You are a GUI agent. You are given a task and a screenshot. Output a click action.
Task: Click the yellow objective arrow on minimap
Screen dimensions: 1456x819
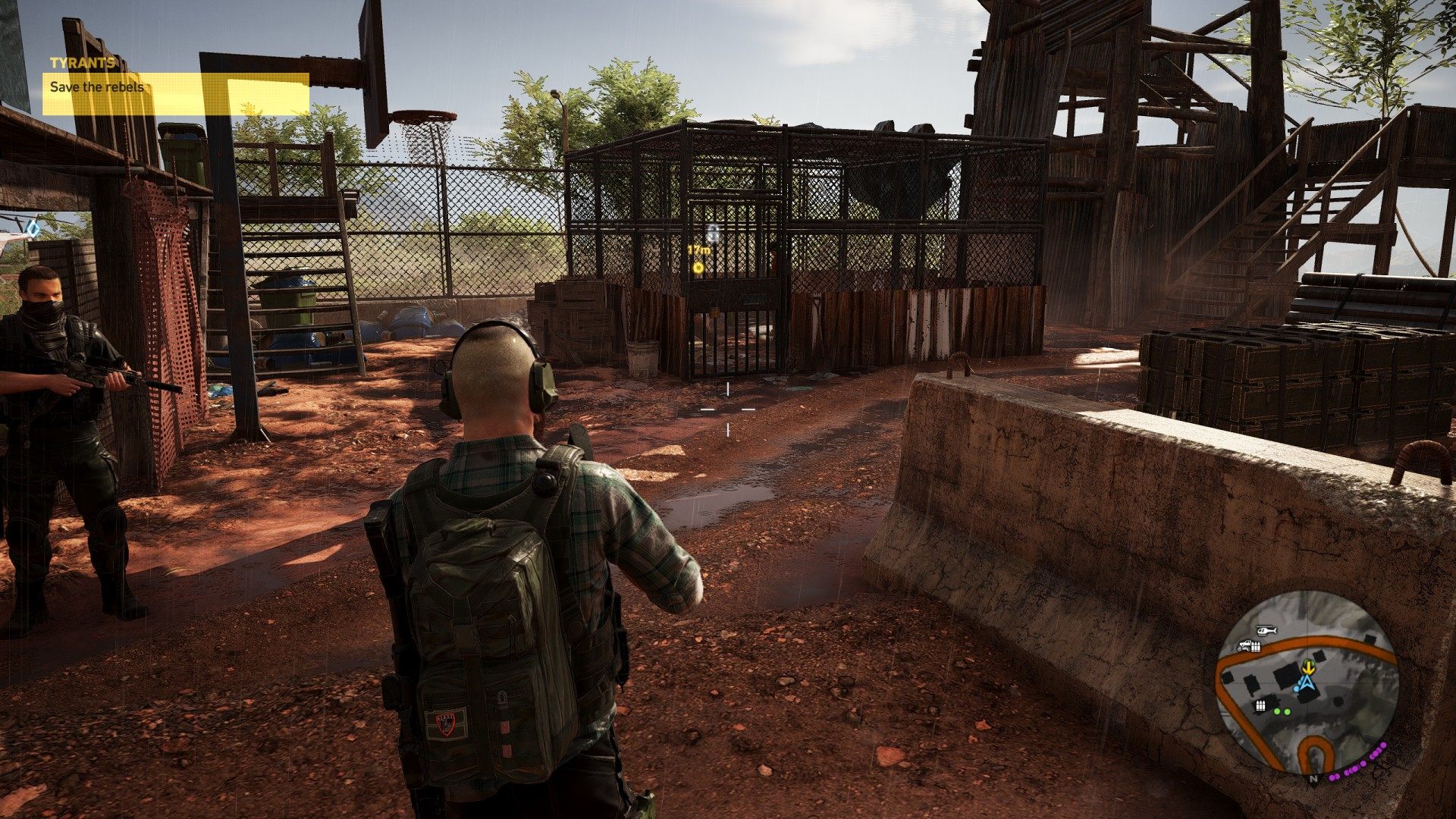click(1308, 667)
